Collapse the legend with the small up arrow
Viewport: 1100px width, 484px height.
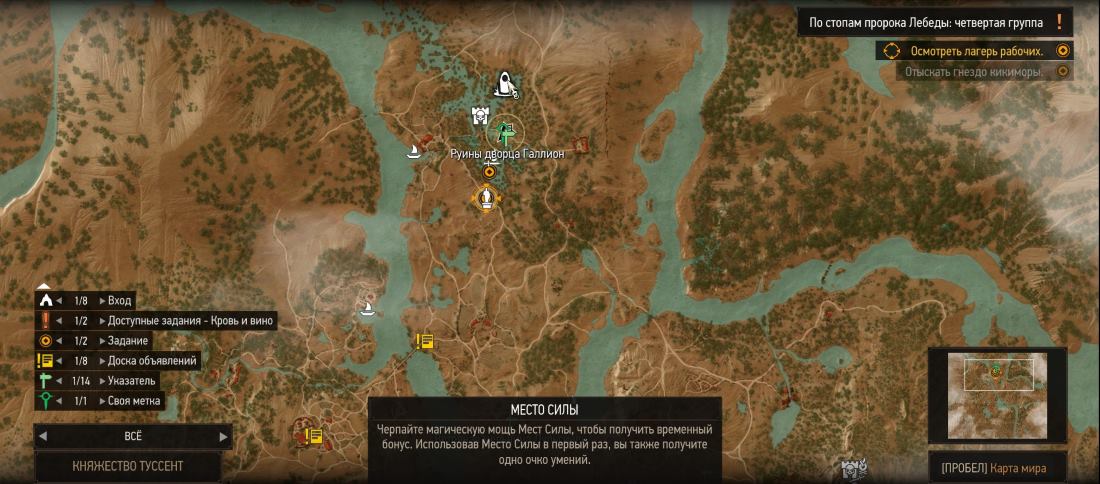[x=43, y=286]
